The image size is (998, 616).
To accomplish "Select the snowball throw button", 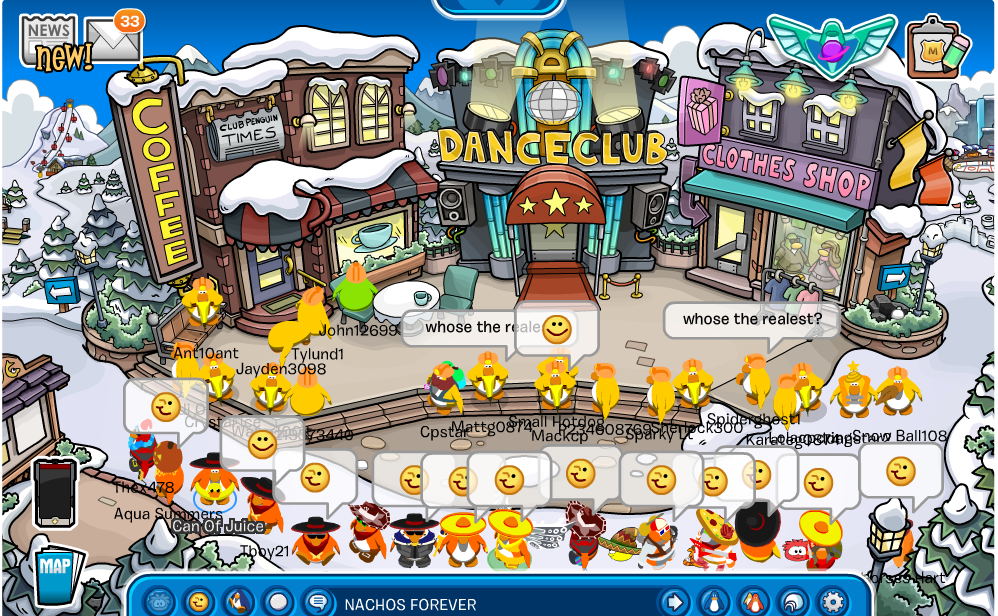I will (278, 602).
